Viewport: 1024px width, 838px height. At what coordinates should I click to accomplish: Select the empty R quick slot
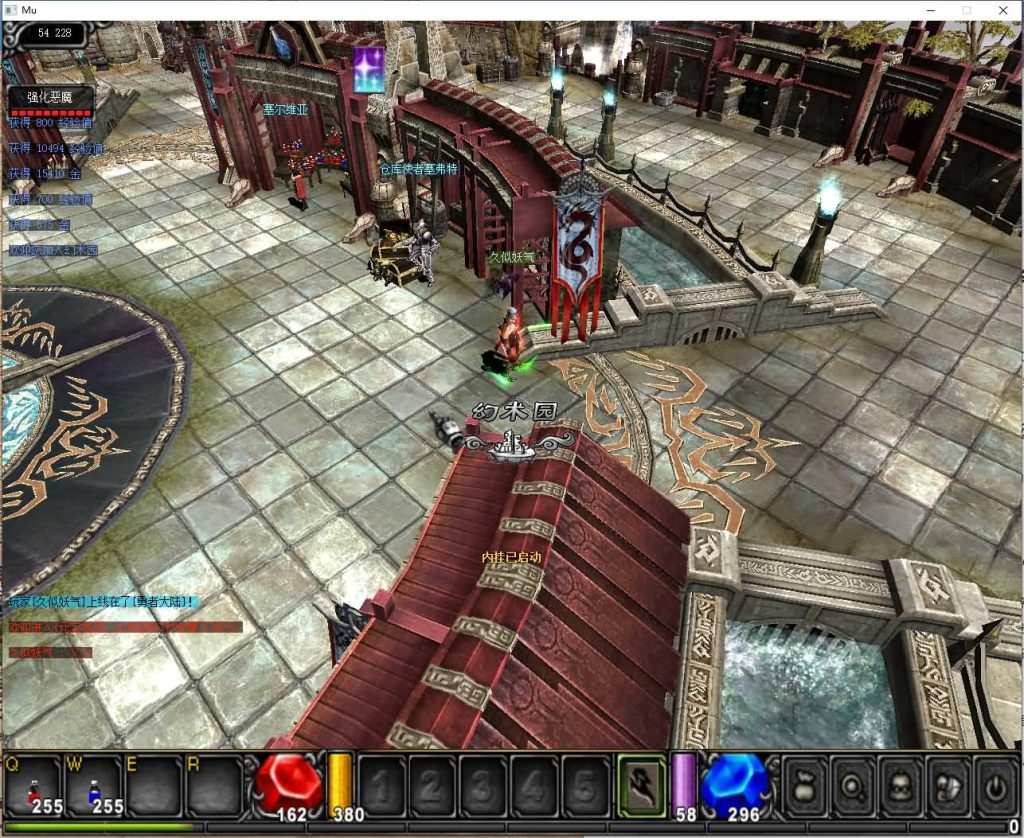(x=213, y=787)
